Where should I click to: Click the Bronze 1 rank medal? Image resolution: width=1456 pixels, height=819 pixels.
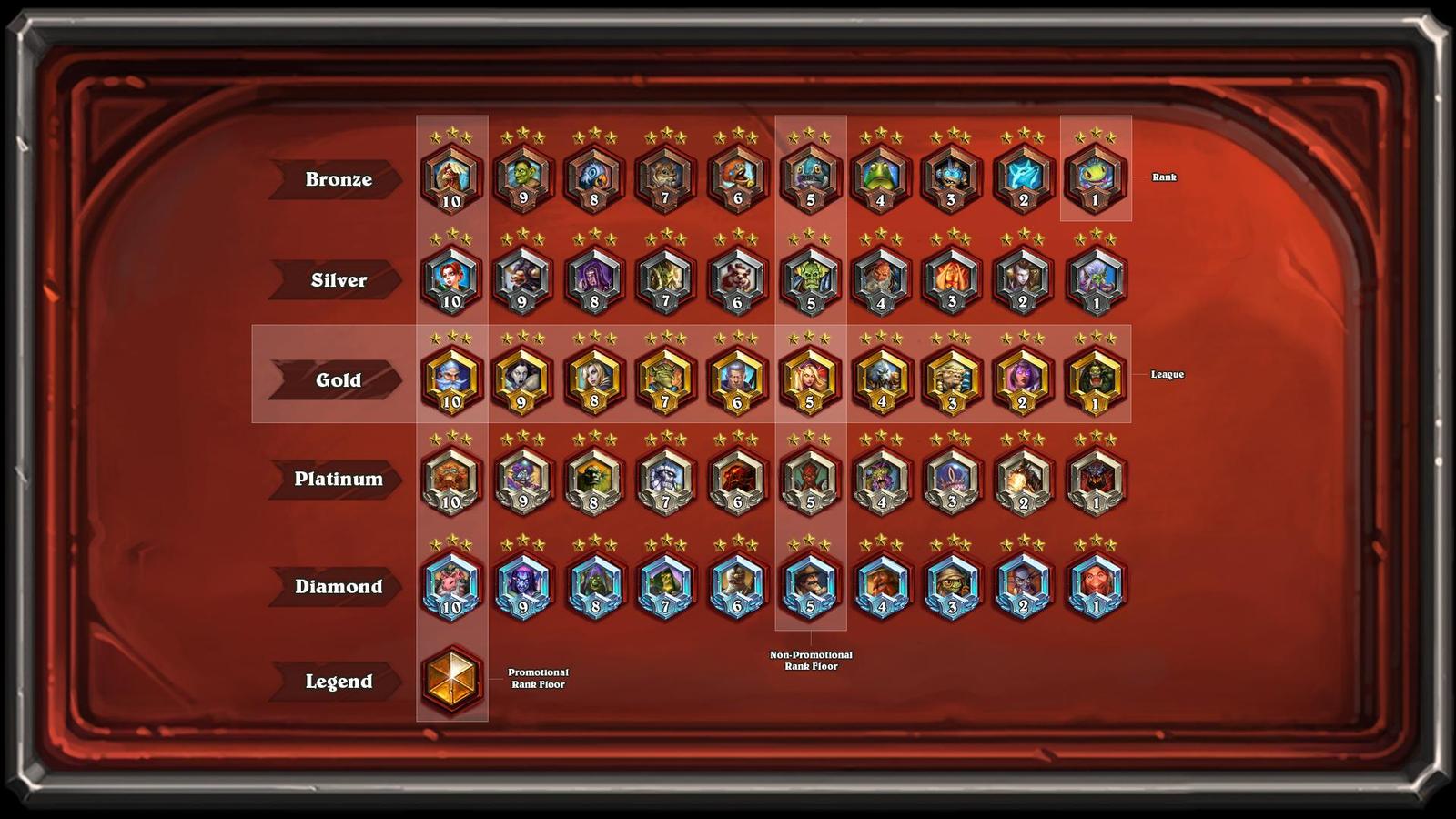click(x=1095, y=179)
